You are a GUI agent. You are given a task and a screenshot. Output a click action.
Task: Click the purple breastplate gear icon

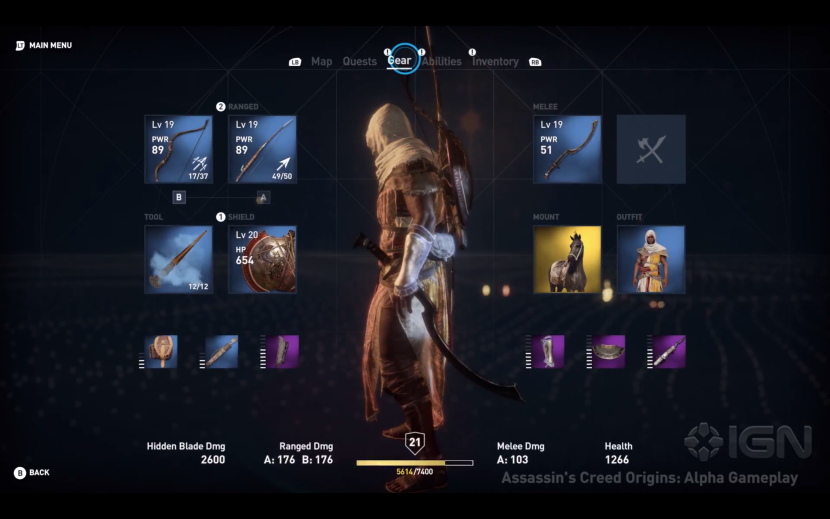609,351
